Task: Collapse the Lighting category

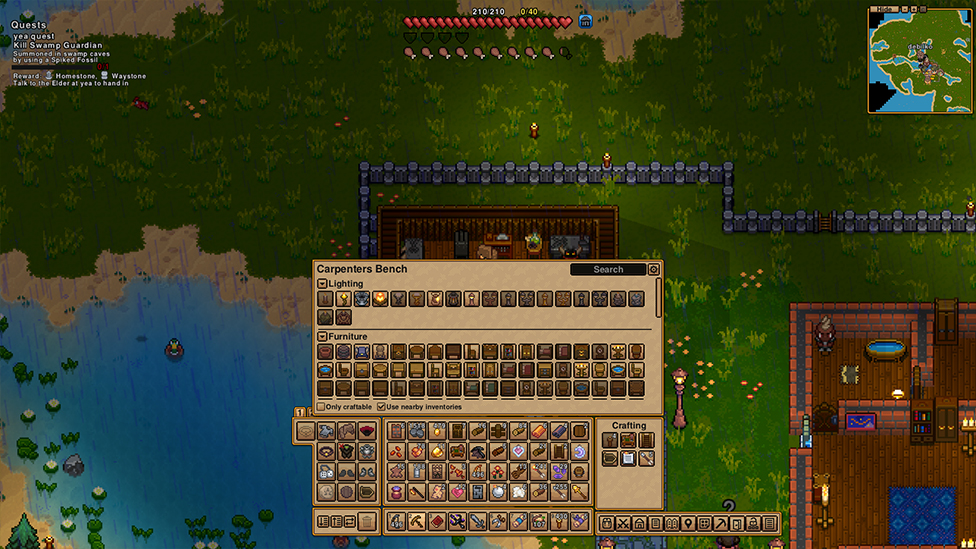Action: [322, 284]
